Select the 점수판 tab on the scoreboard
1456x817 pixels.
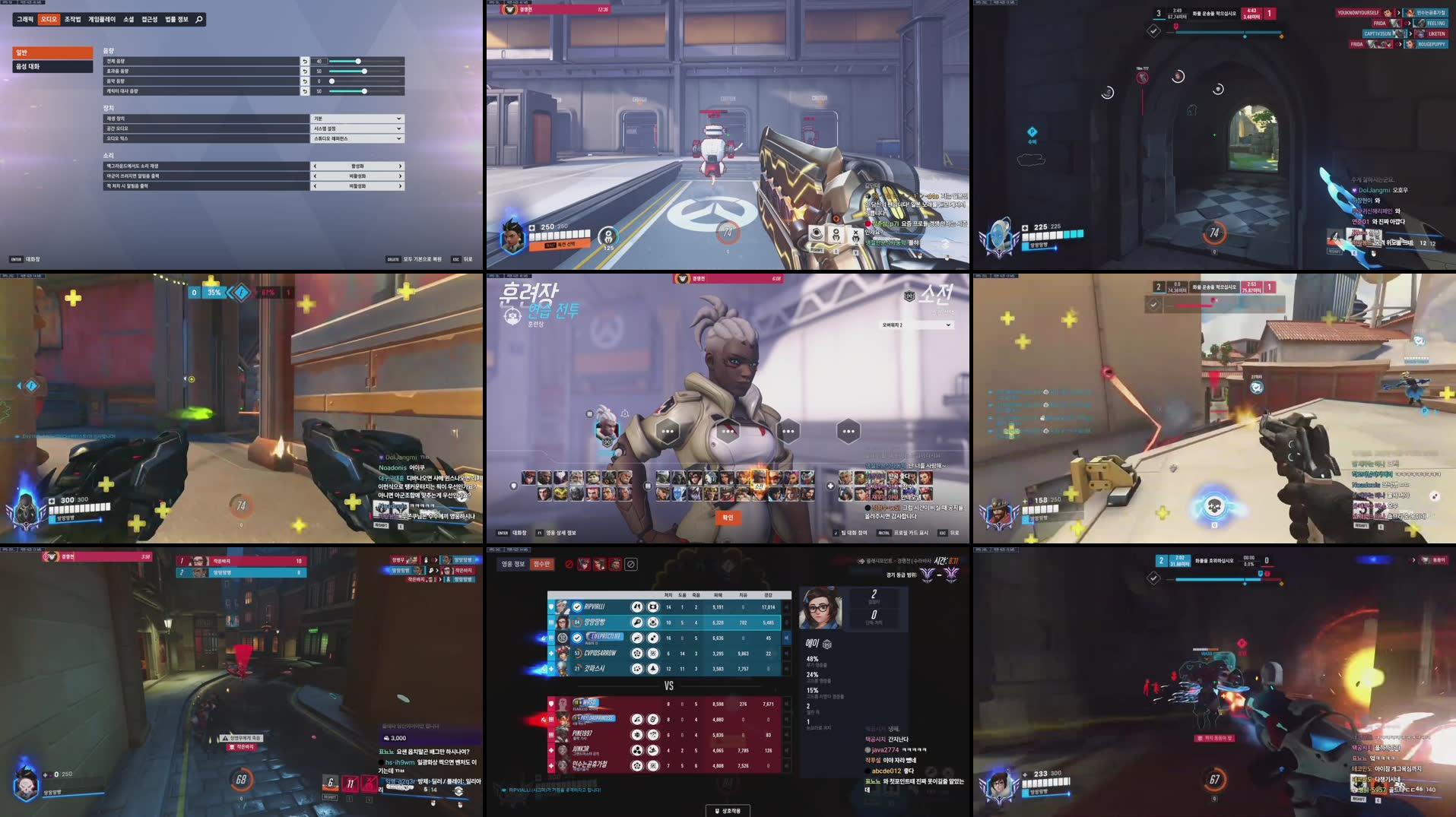(x=542, y=565)
